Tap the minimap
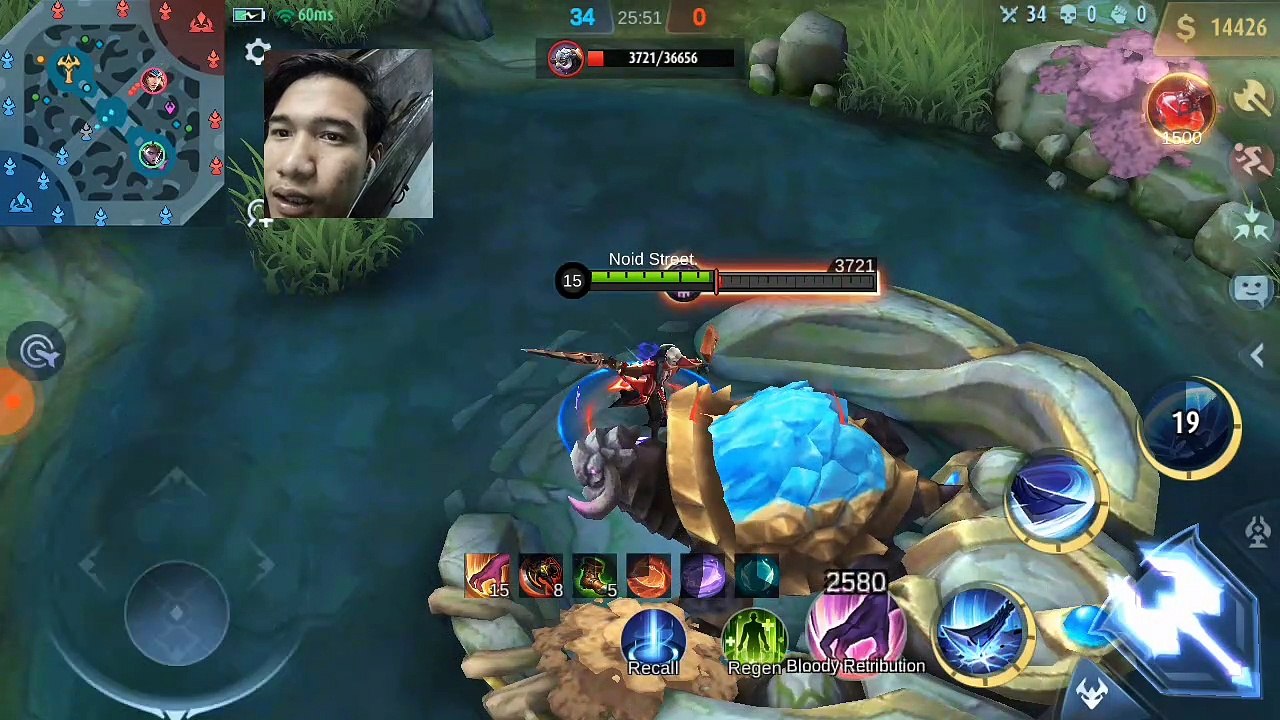This screenshot has height=720, width=1280. (110, 112)
